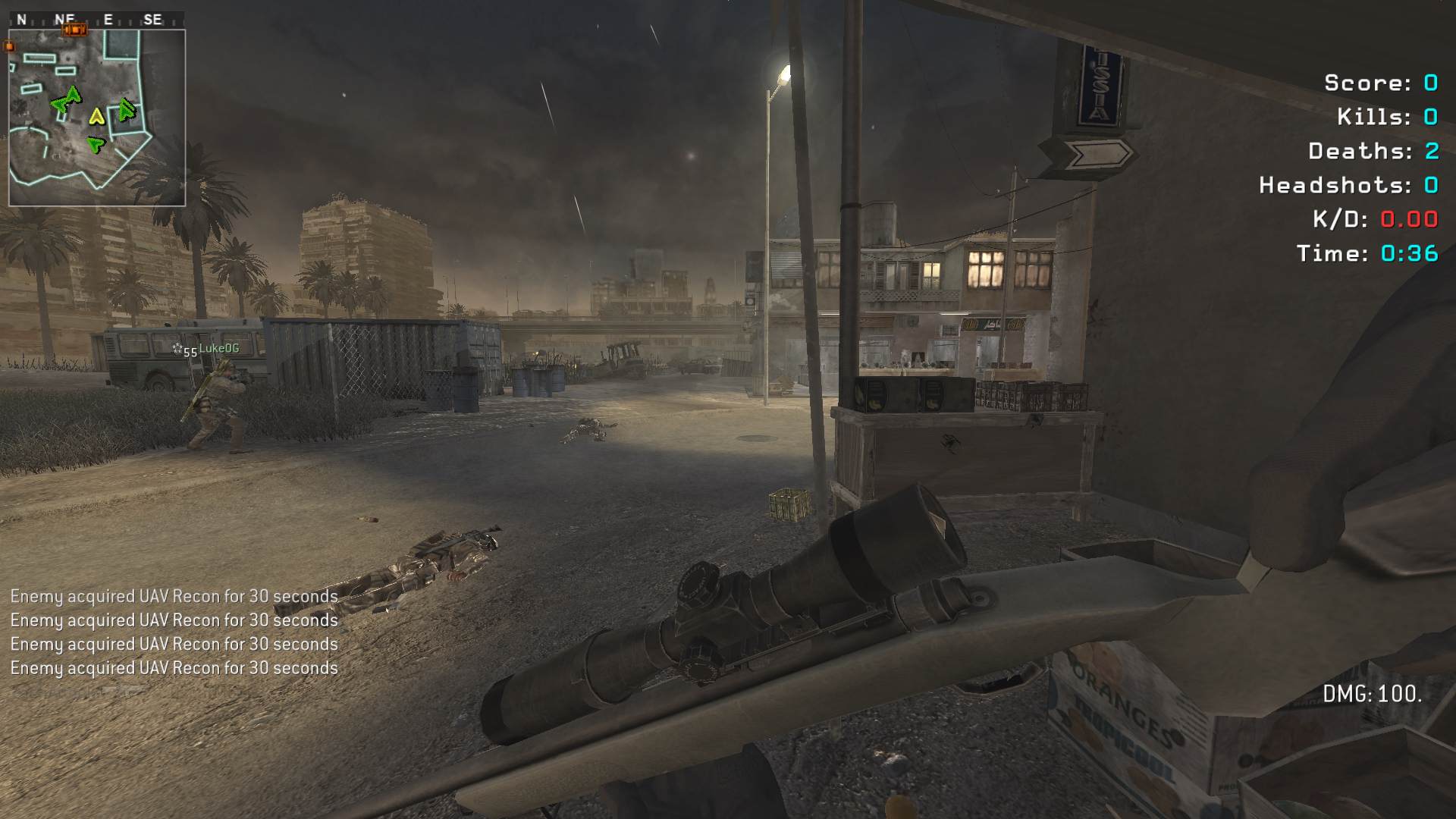
Task: Click the compass heading strip
Action: click(x=96, y=20)
